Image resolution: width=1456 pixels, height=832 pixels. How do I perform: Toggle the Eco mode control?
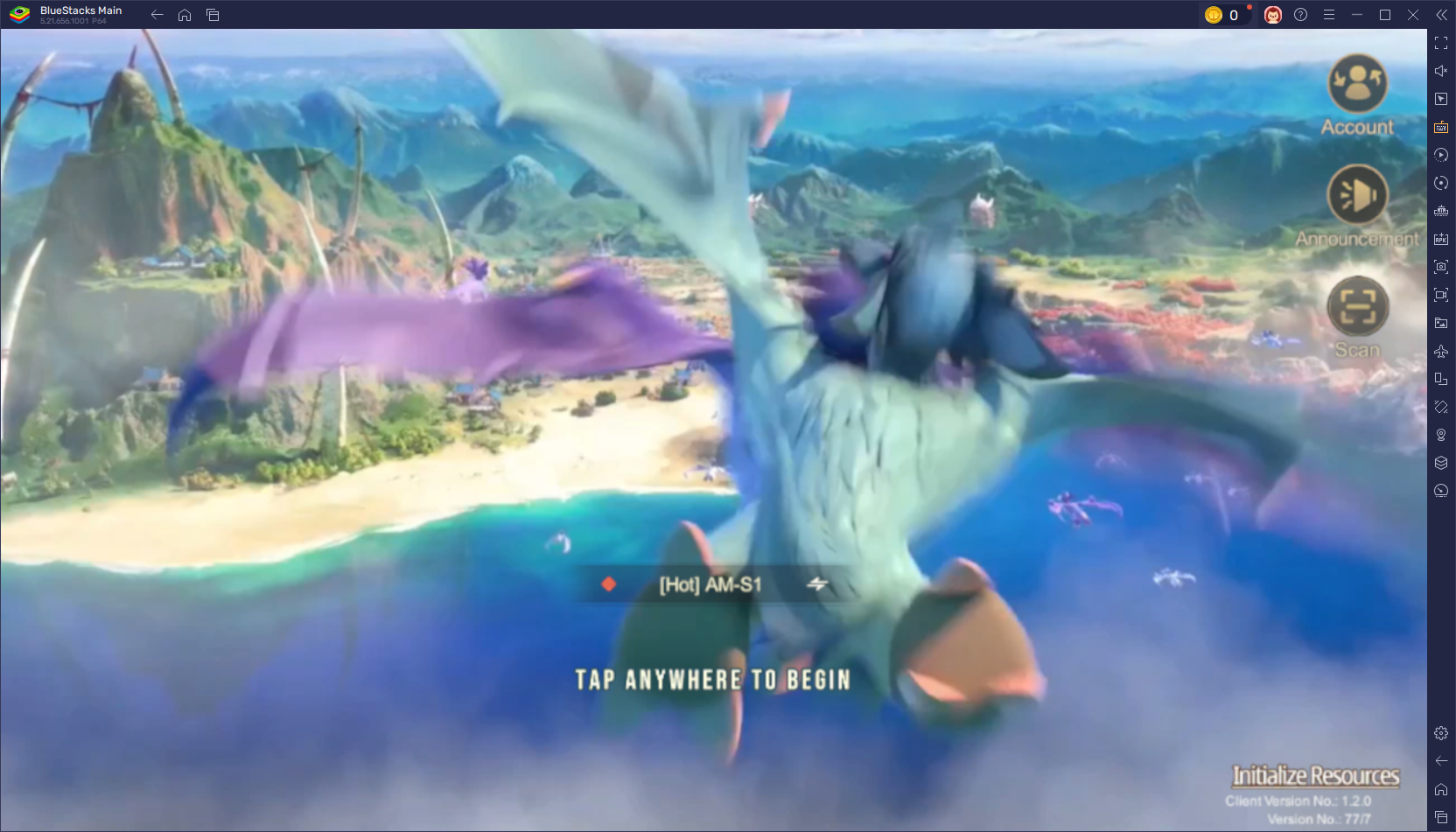(x=1441, y=491)
